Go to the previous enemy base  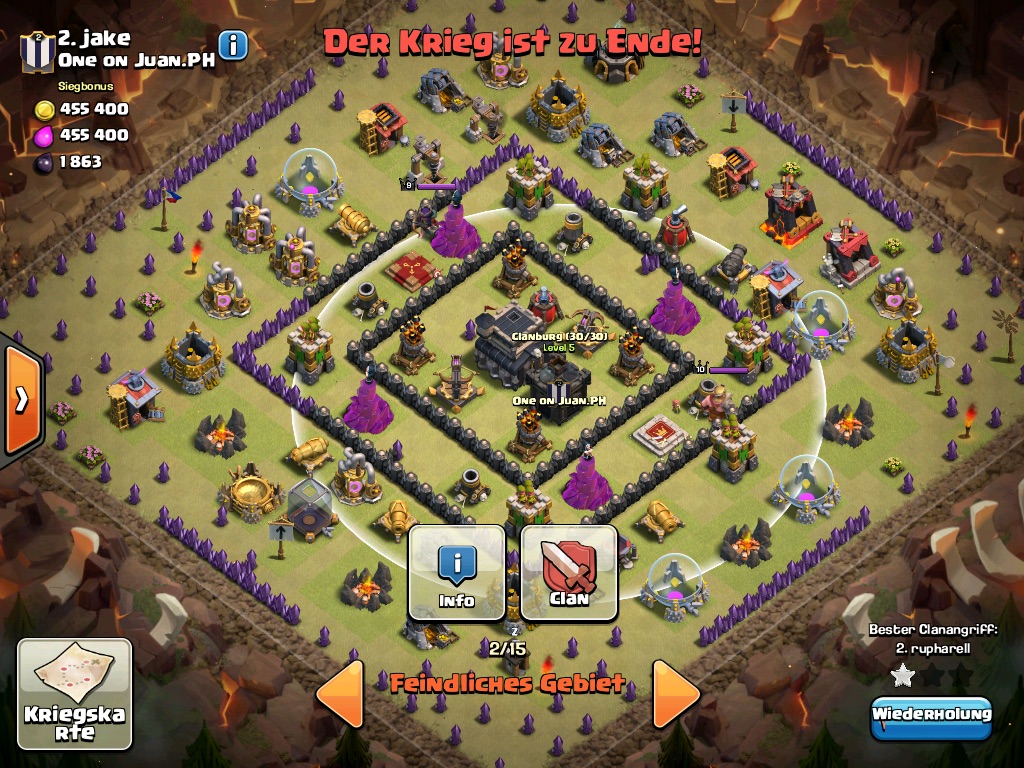coord(340,692)
